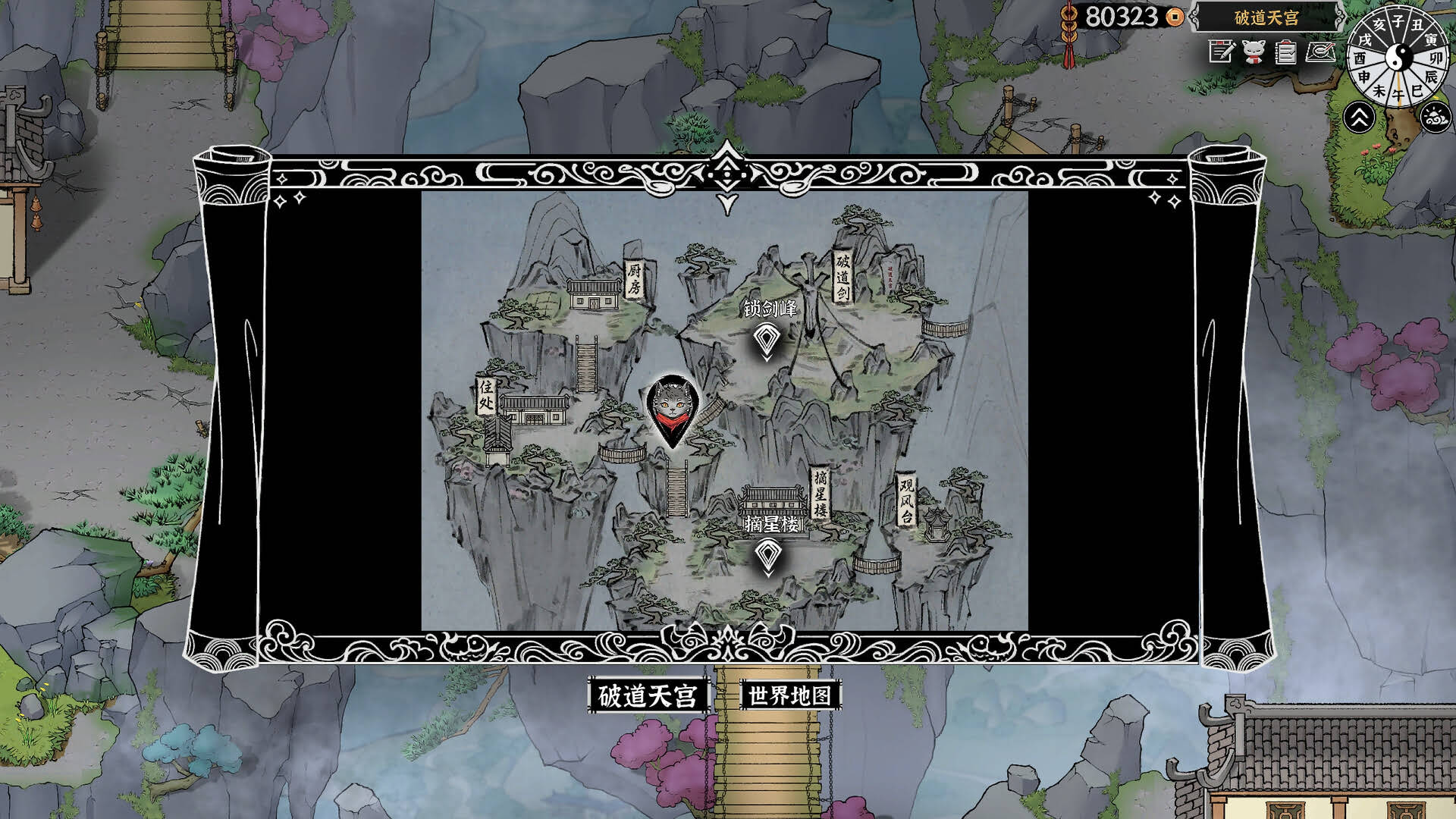1456x819 pixels.
Task: Collapse the HUD with chevron button
Action: (x=1360, y=115)
